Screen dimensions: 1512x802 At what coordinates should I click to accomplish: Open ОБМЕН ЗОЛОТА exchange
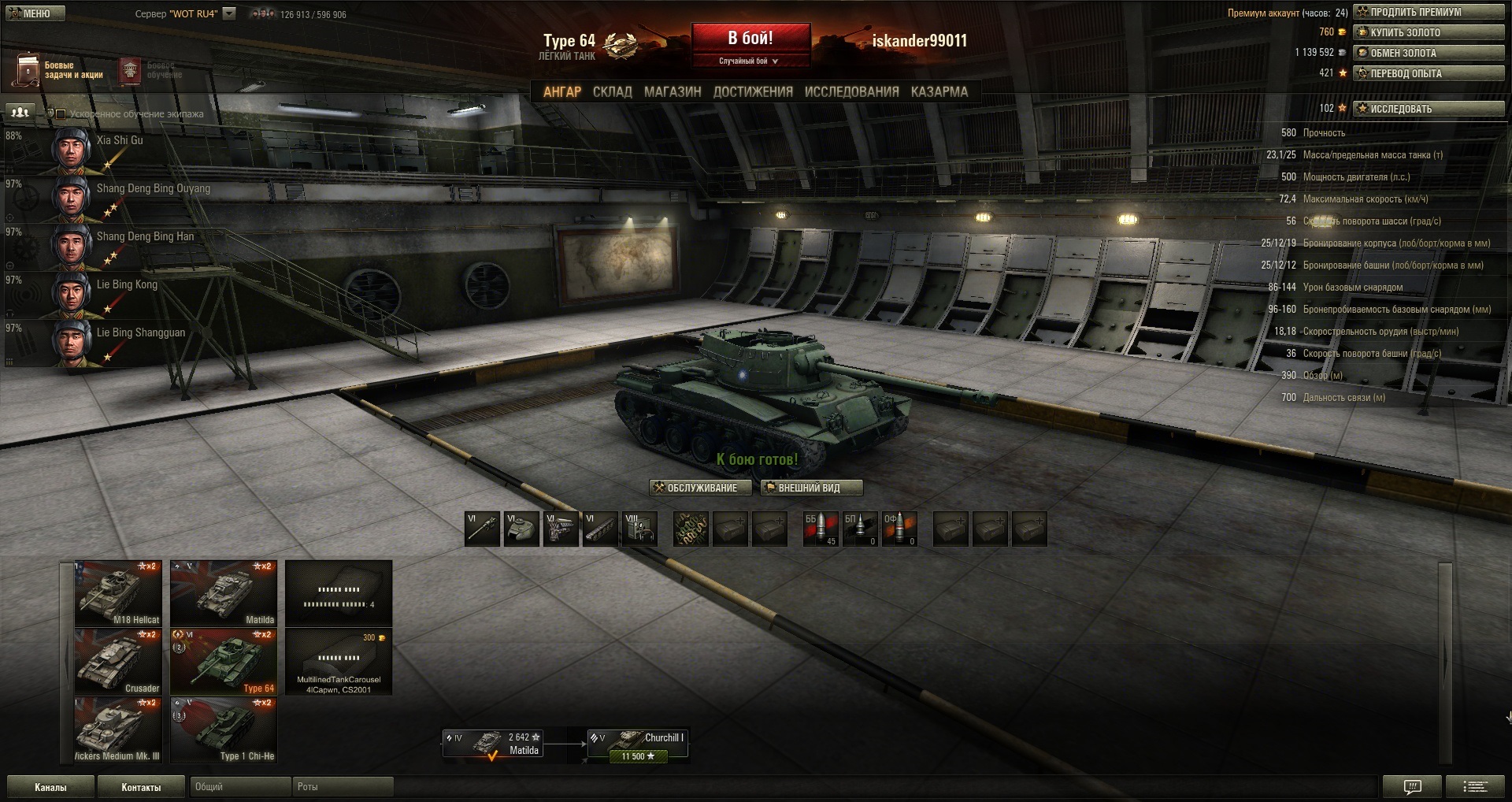(x=1429, y=53)
